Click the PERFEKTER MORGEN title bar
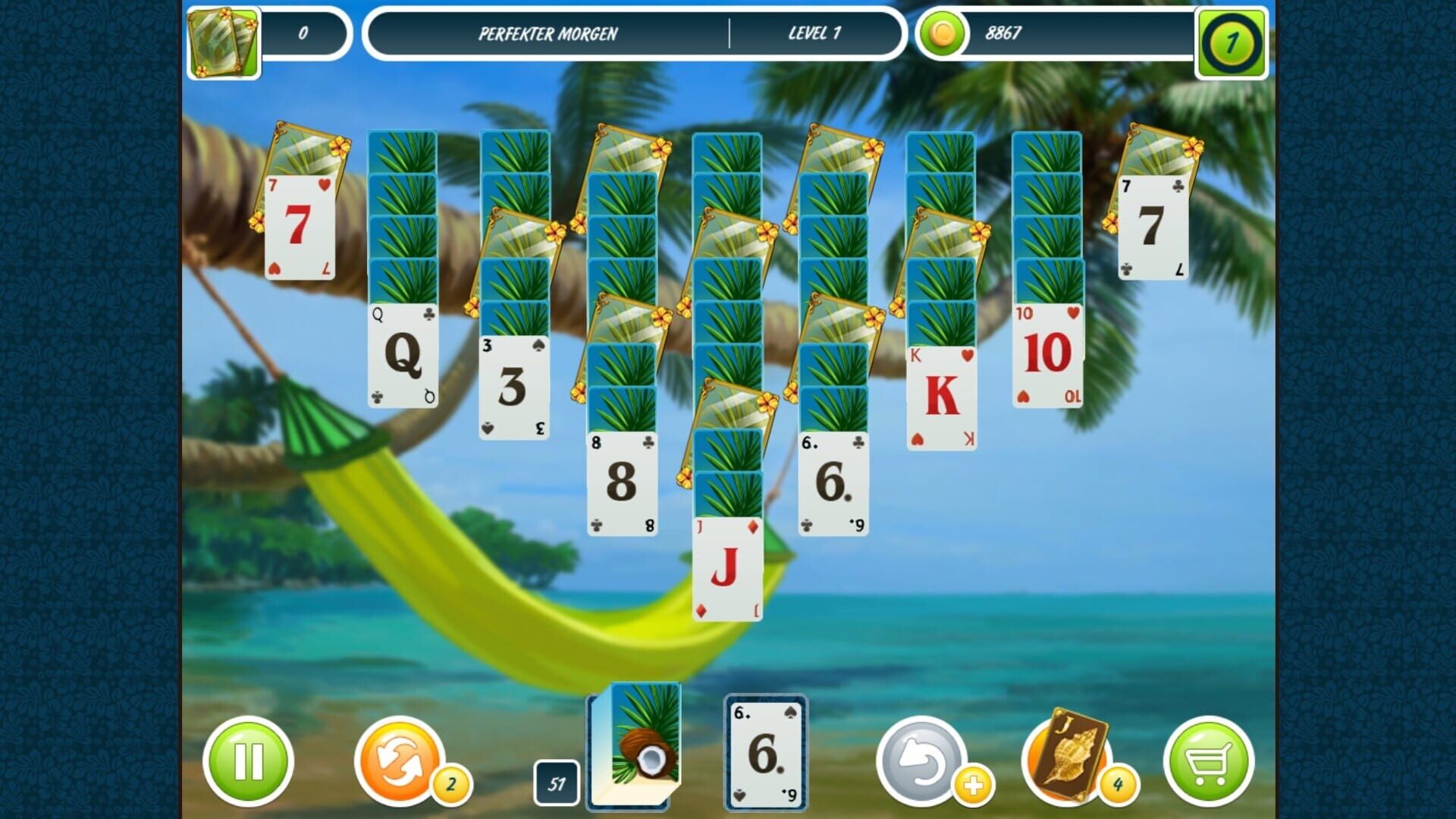1456x819 pixels. pos(551,33)
